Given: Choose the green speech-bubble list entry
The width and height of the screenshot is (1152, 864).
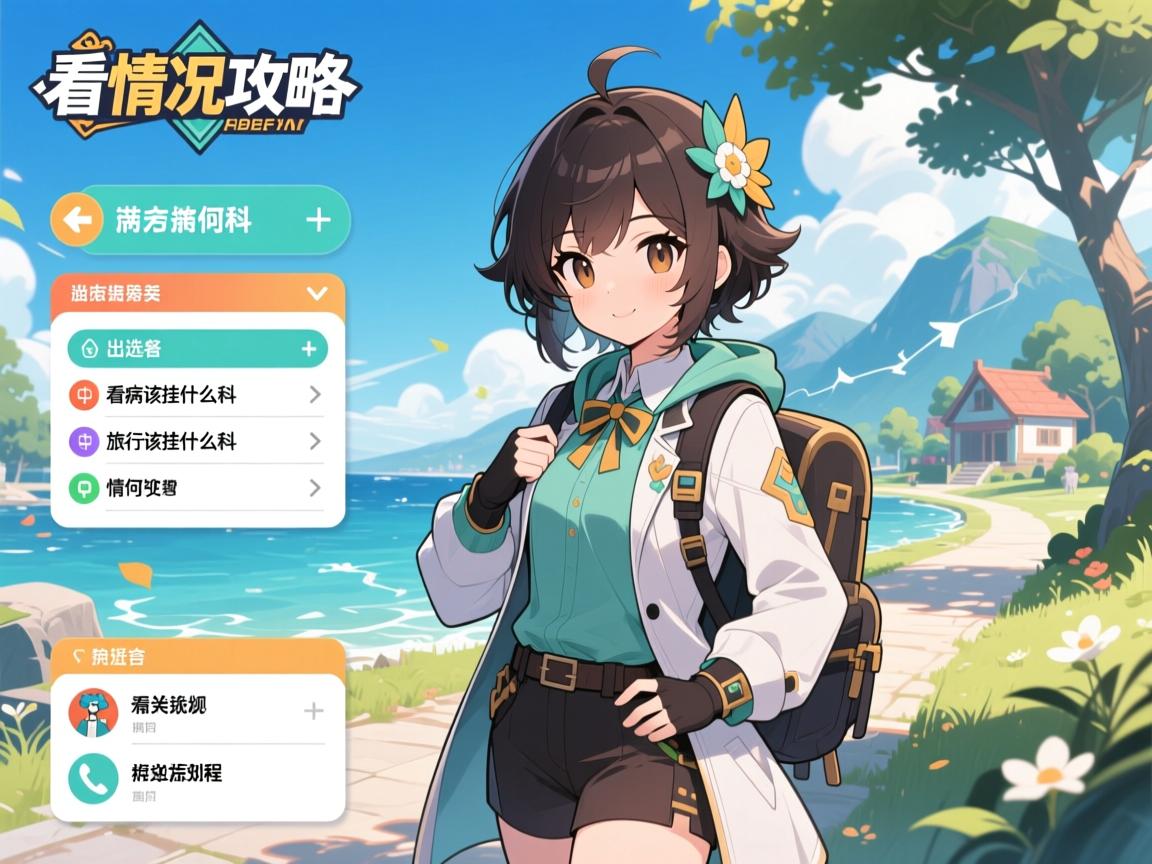Looking at the screenshot, I should click(197, 488).
